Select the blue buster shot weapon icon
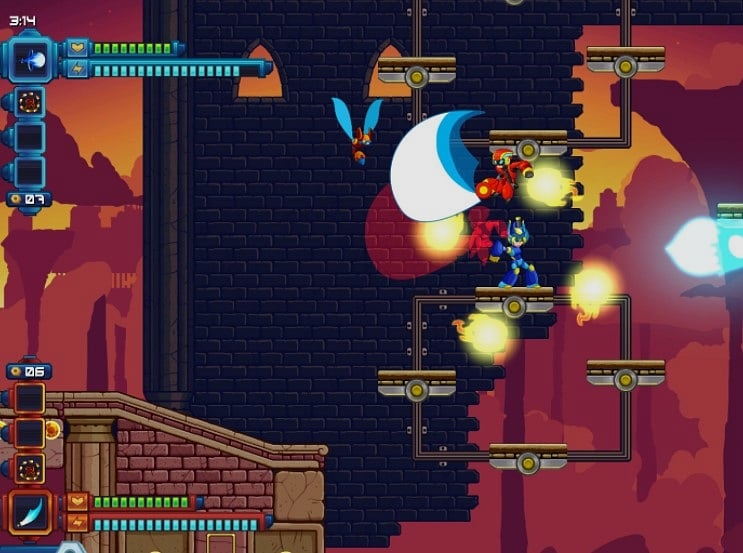 click(30, 59)
